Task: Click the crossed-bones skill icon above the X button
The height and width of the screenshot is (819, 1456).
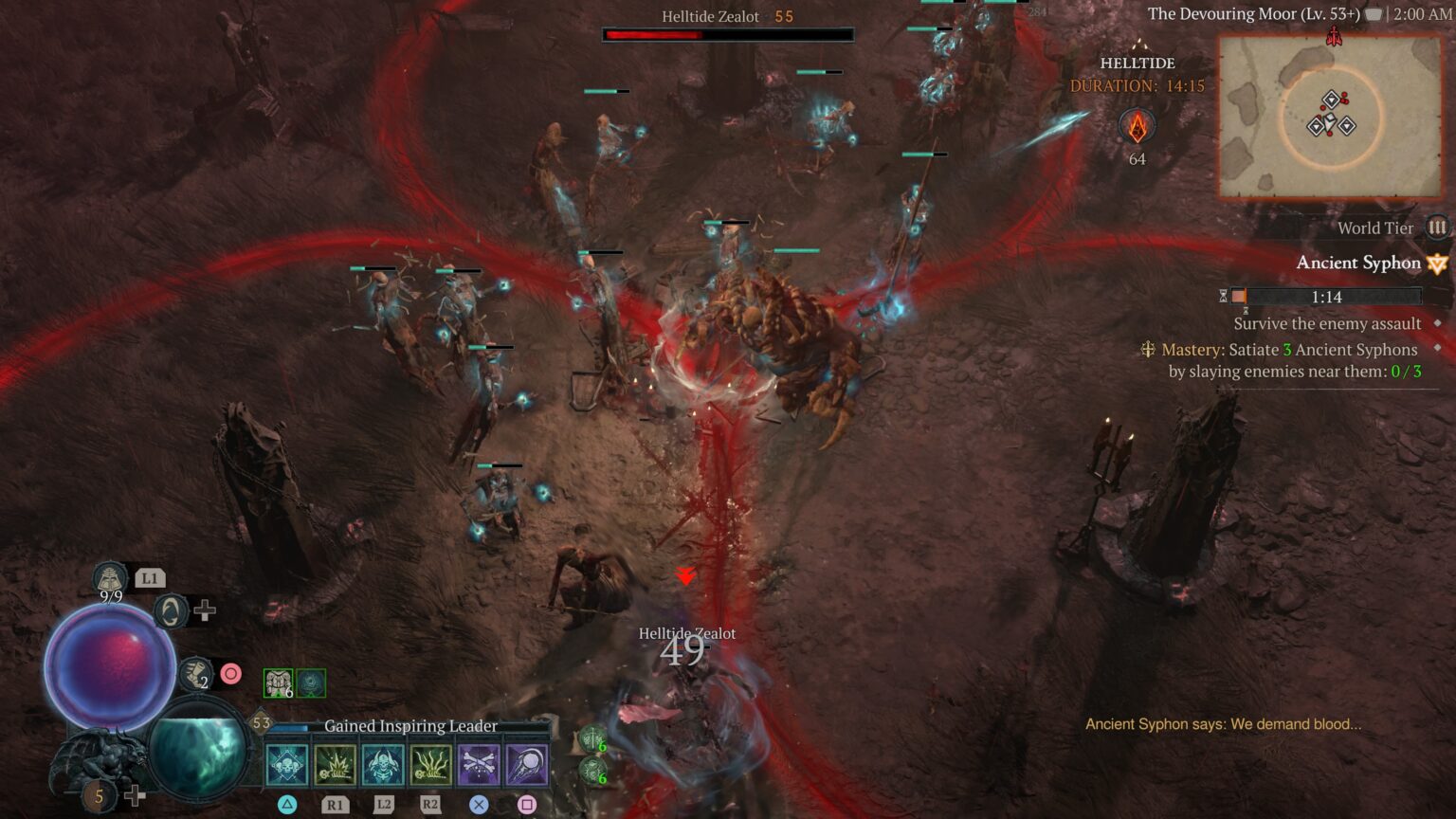Action: (481, 763)
